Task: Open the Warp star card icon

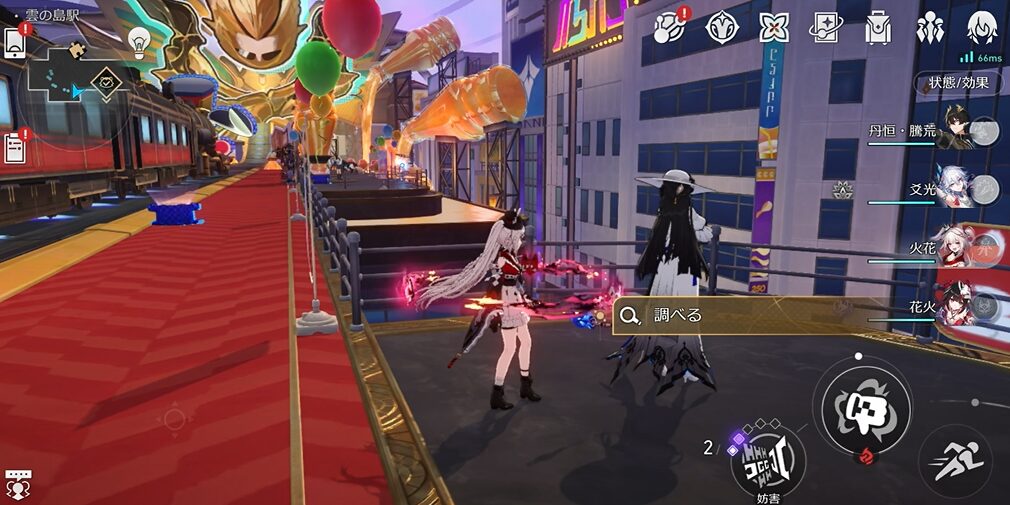Action: tap(826, 28)
